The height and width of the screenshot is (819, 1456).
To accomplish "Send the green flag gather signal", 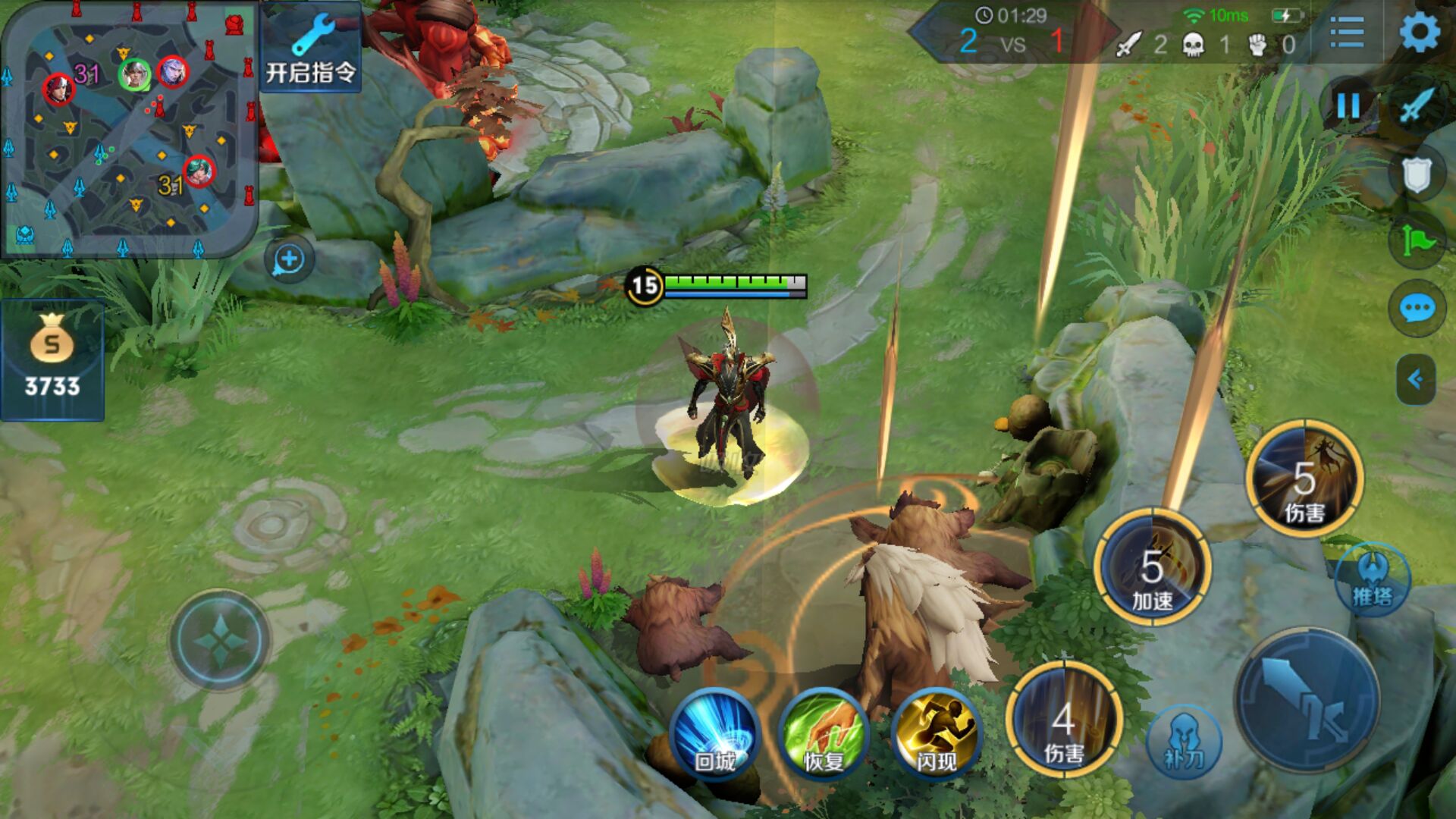I will click(1416, 242).
